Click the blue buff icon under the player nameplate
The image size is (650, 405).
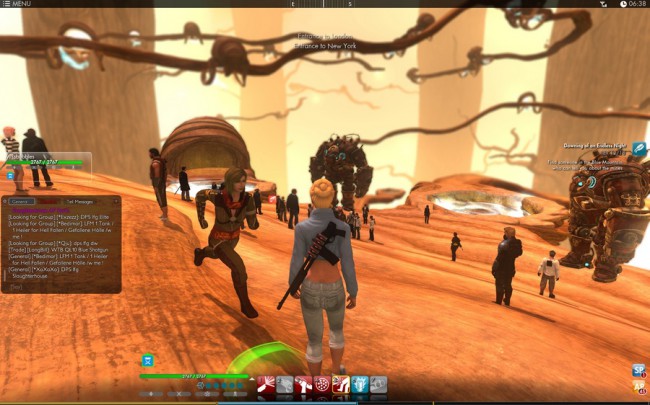pyautogui.click(x=11, y=176)
